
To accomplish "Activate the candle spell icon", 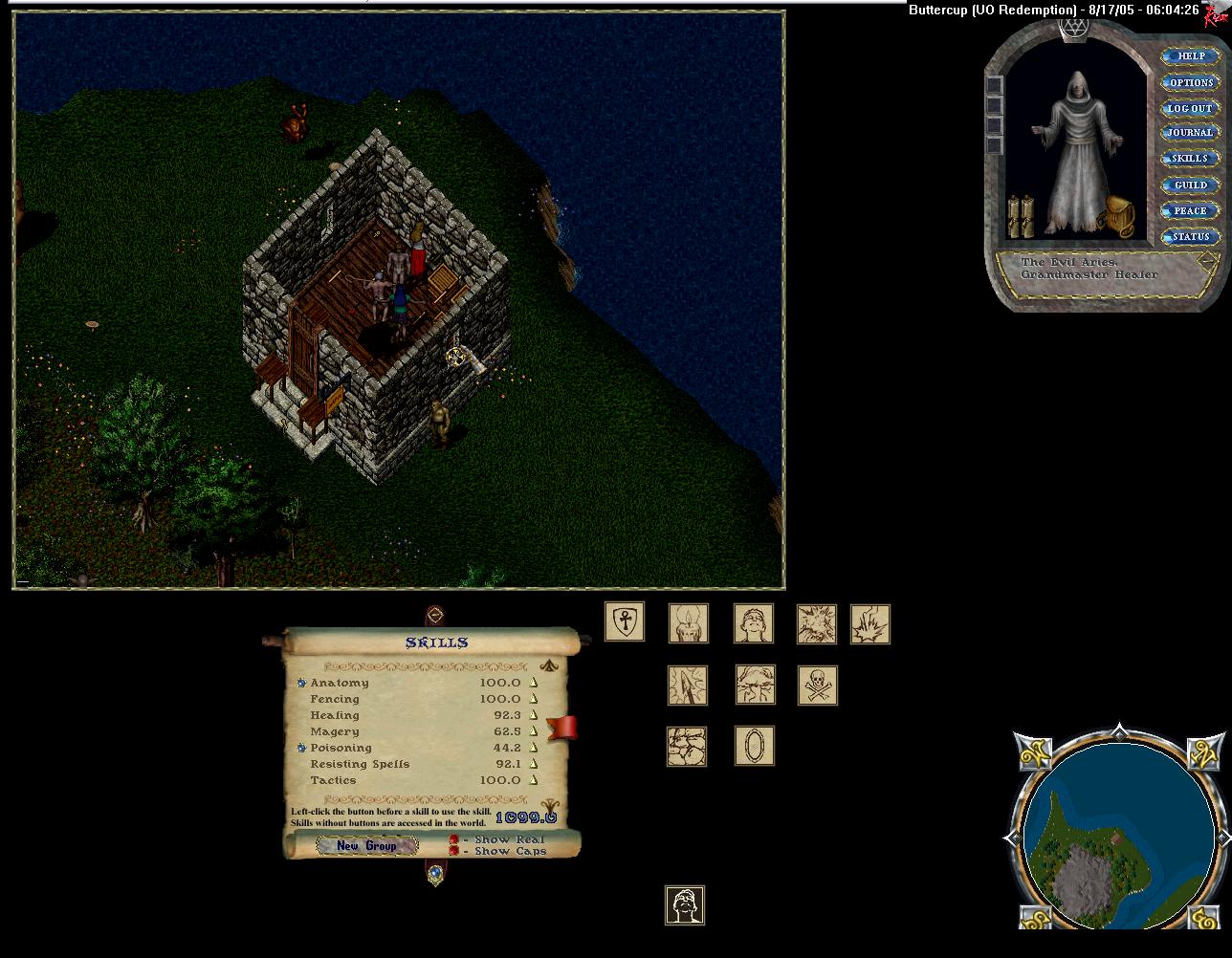I will point(688,623).
